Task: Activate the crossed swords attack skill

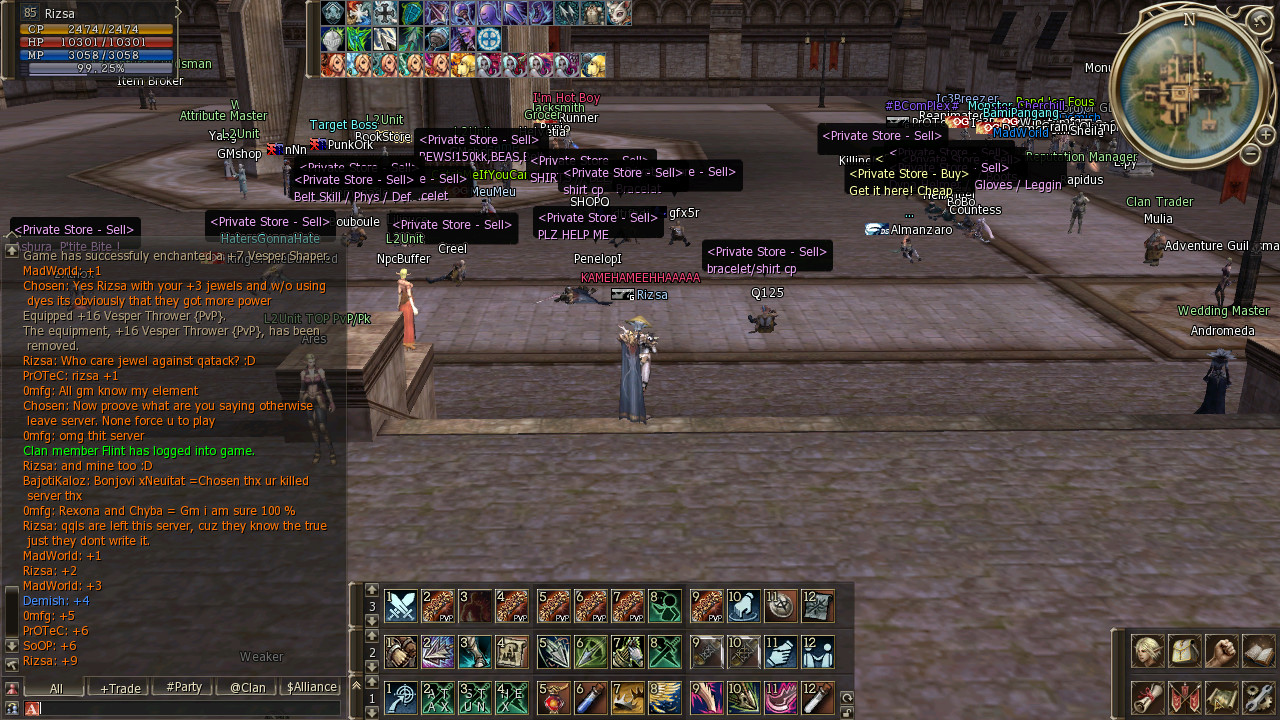Action: click(401, 606)
